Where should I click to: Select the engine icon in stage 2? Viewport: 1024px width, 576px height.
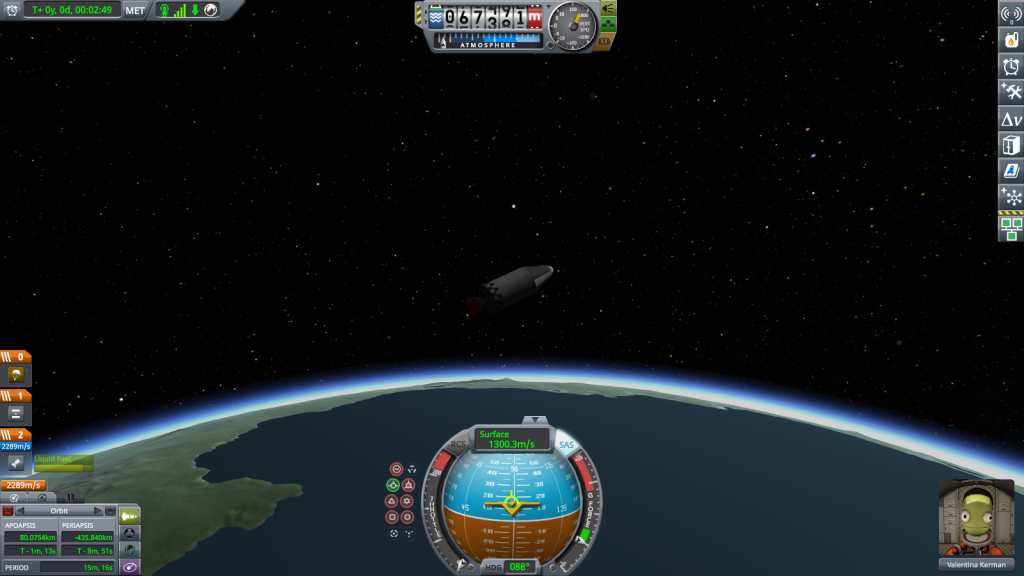[16, 464]
